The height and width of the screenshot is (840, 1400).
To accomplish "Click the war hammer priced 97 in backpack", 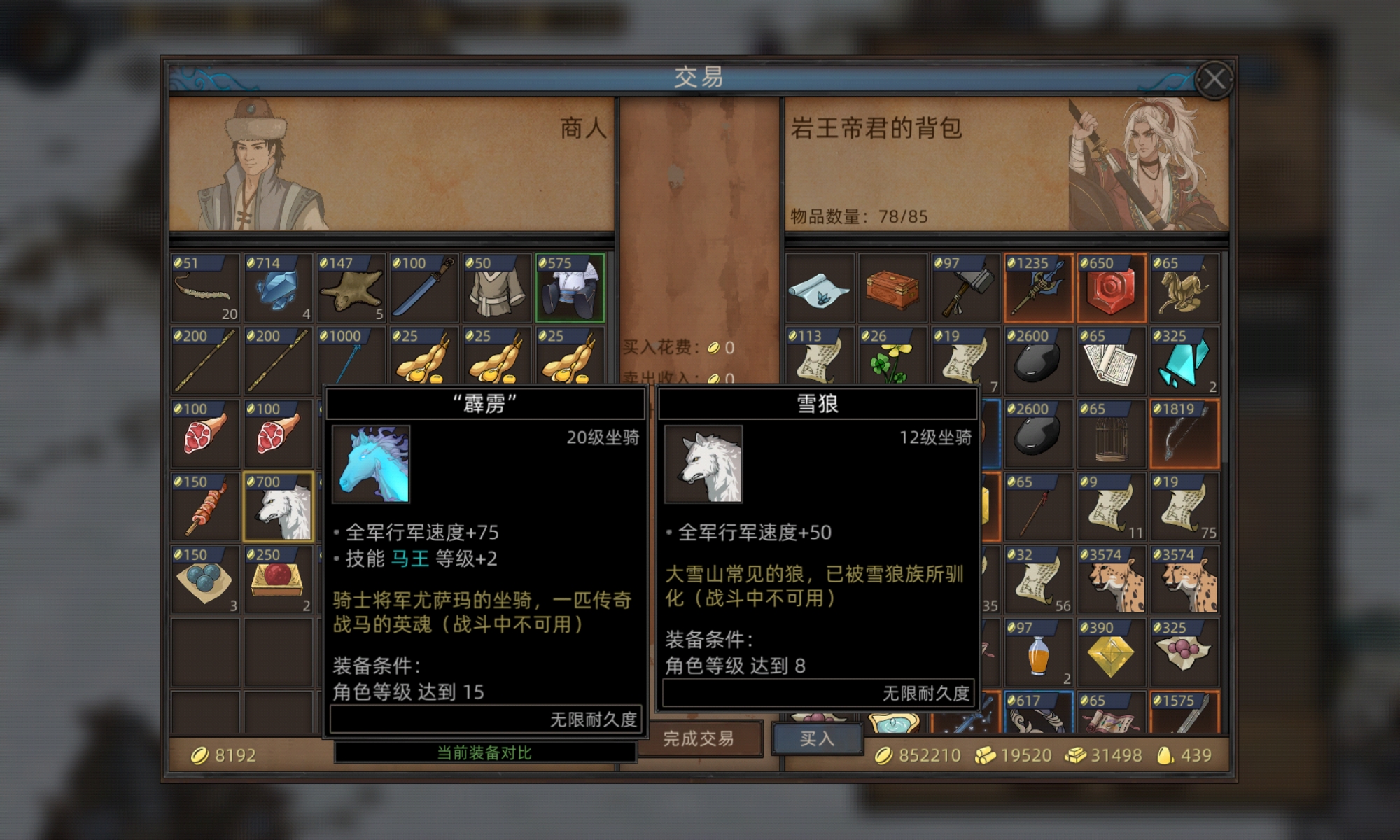I will point(966,287).
